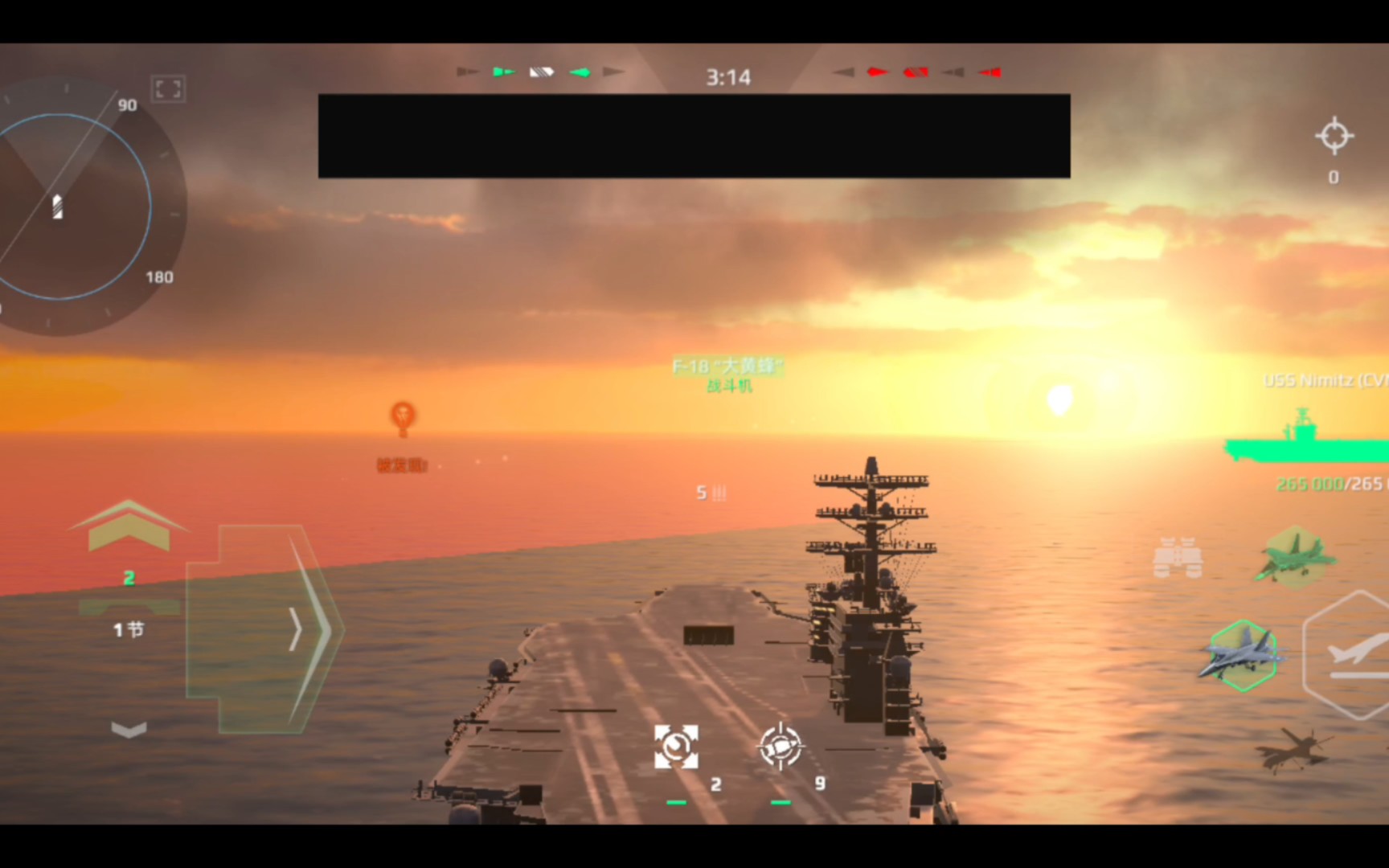Launch aircraft with the takeoff button
The height and width of the screenshot is (868, 1389).
(x=1354, y=656)
